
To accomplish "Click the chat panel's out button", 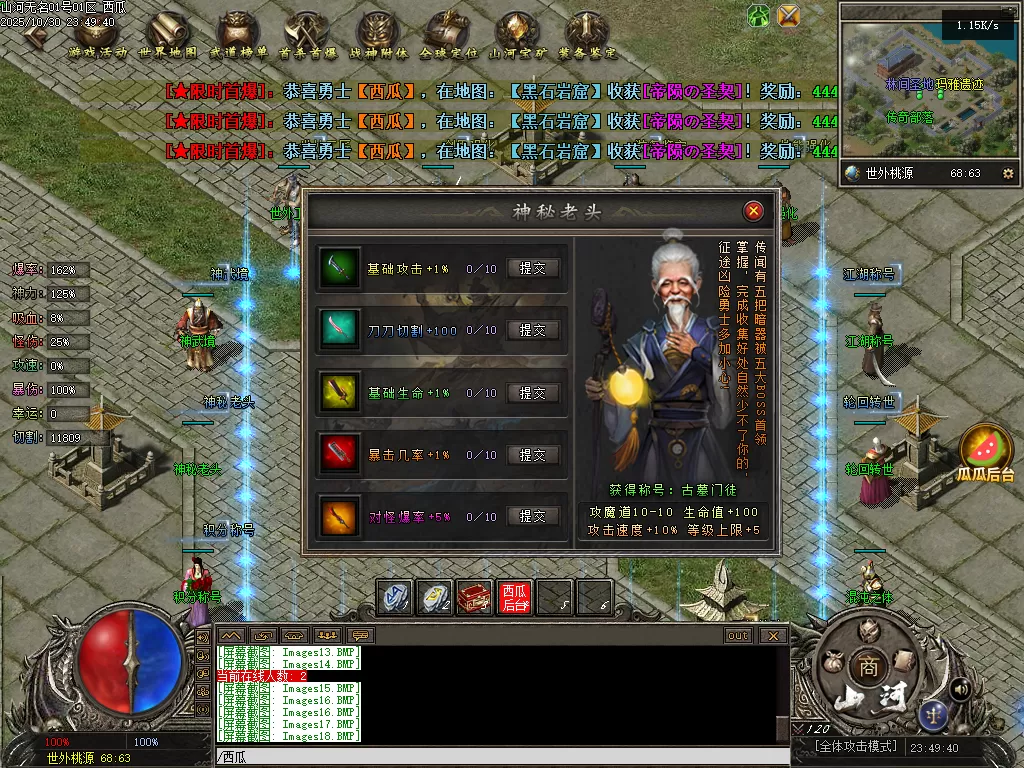I will tap(738, 635).
